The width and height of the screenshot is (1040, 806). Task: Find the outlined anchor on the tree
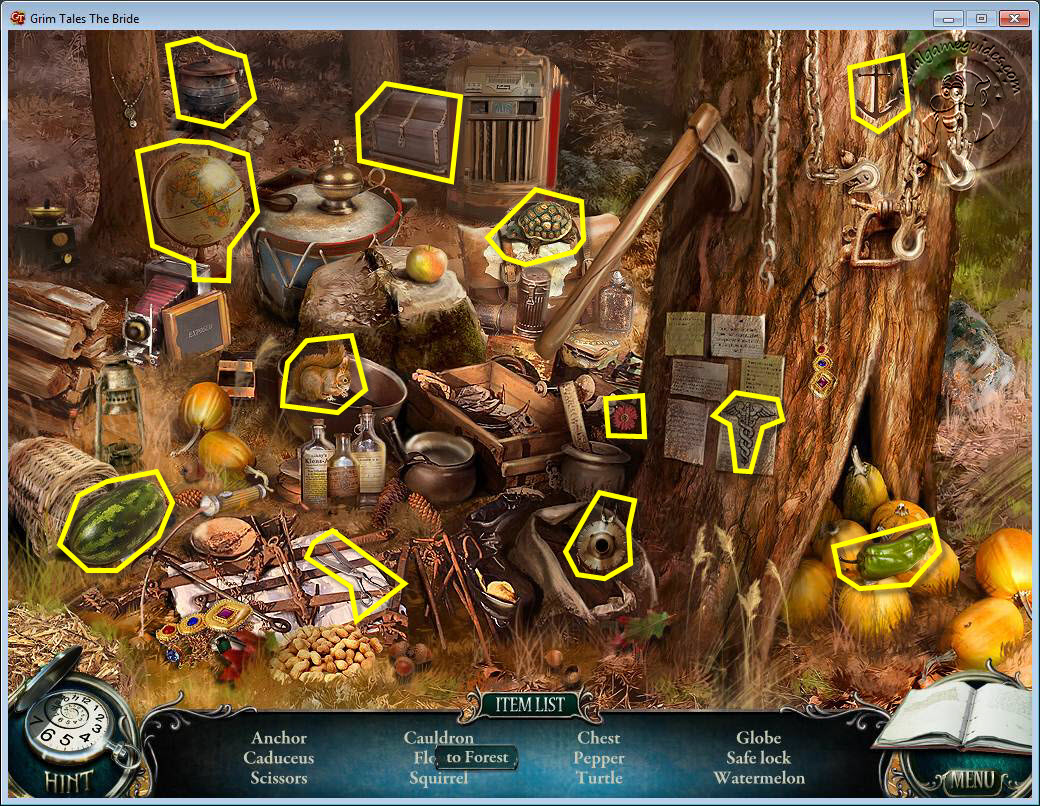878,92
